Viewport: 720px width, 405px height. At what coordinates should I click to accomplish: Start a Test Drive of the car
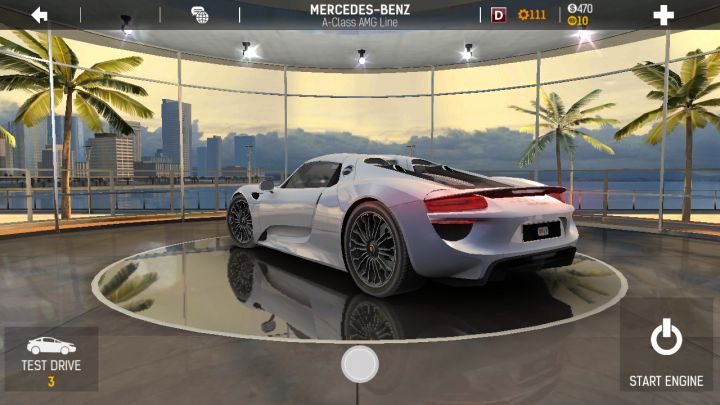pos(51,359)
